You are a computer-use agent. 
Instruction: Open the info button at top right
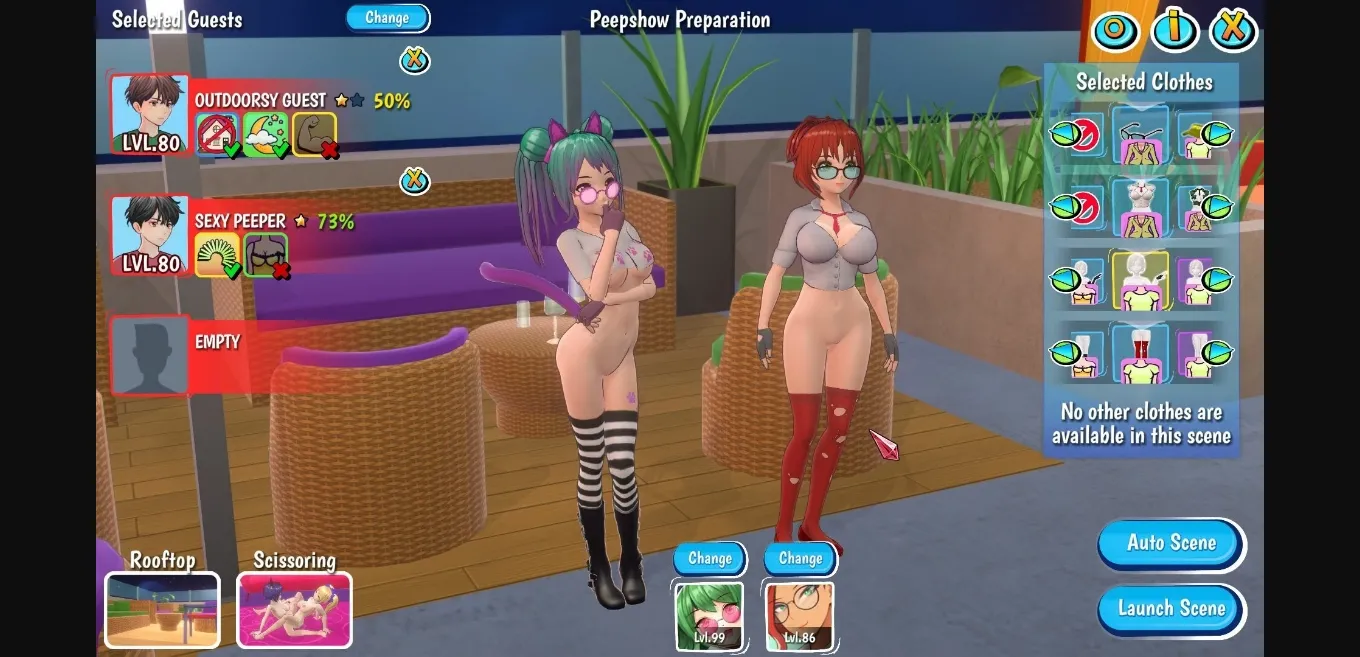click(x=1174, y=30)
